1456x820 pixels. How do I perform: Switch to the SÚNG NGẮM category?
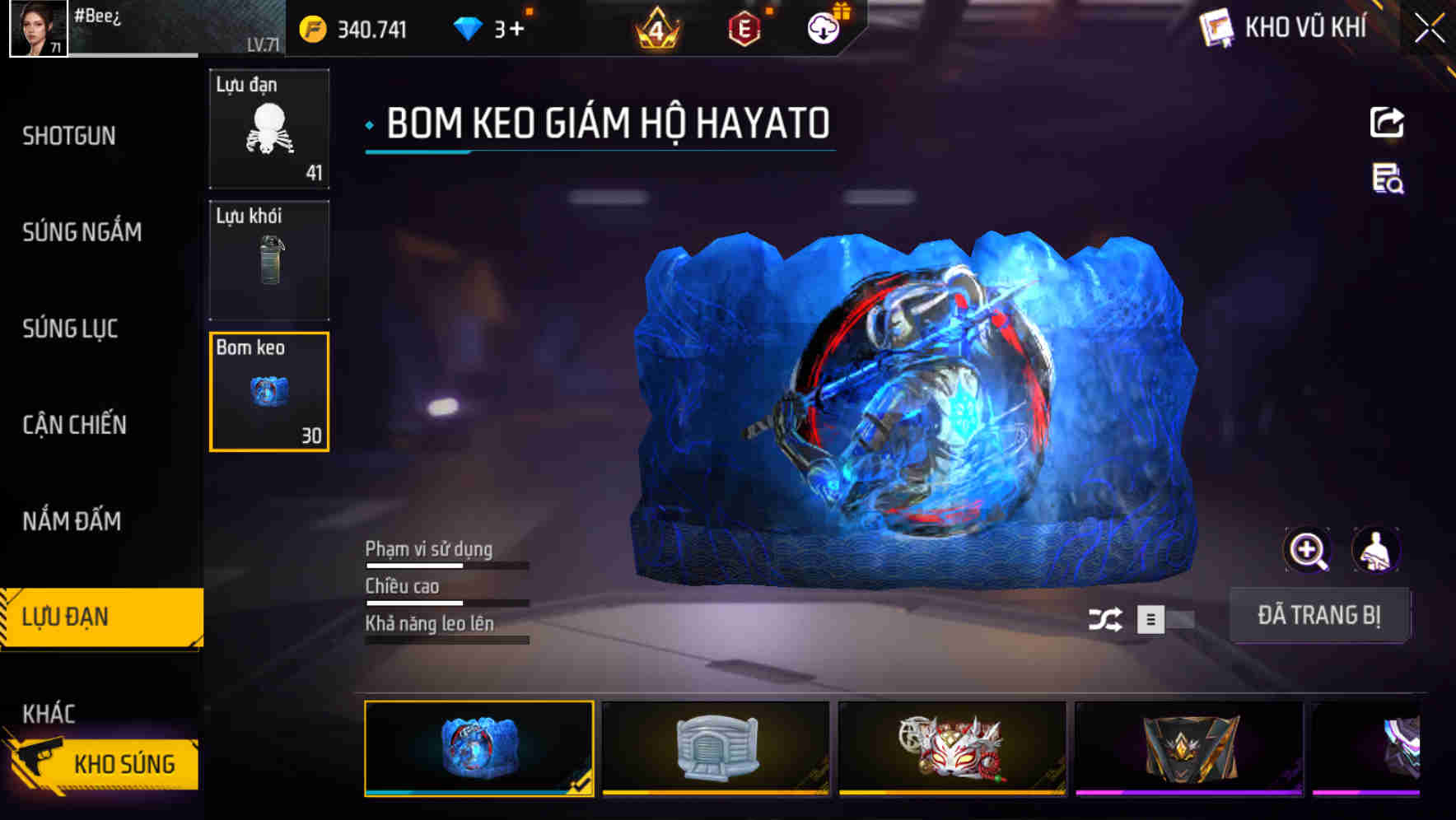80,232
